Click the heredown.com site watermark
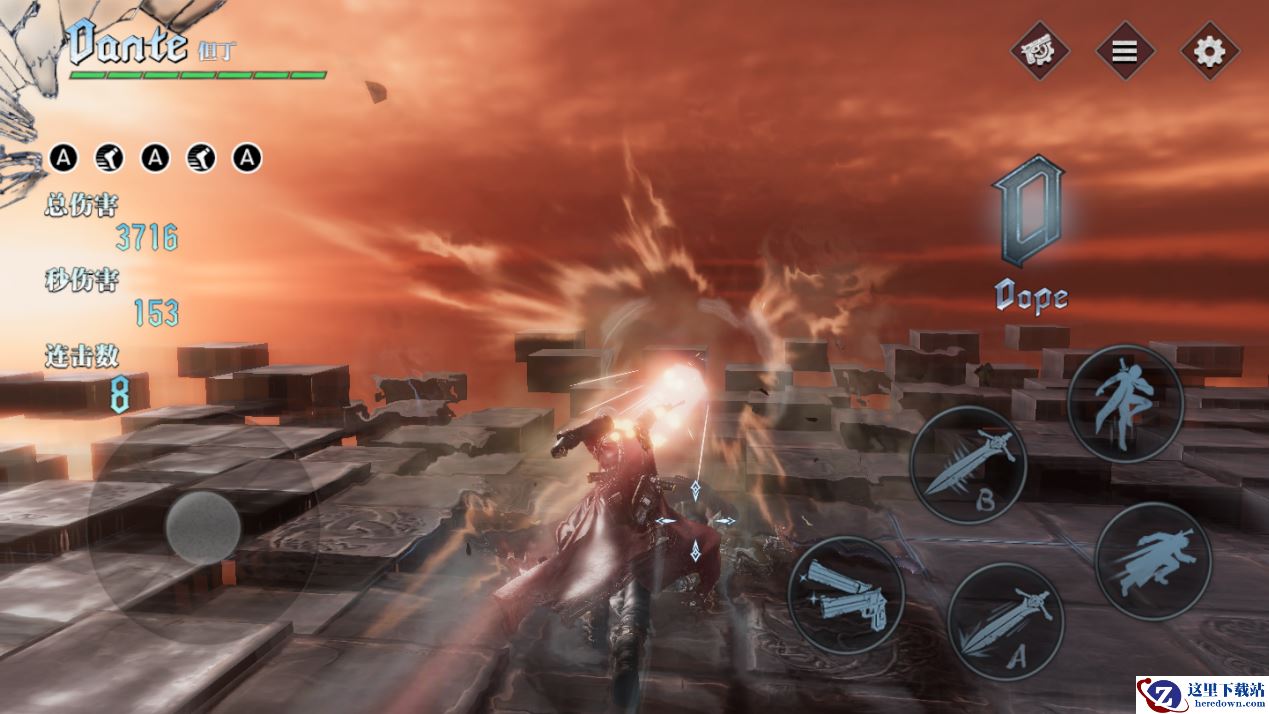 coord(1201,694)
